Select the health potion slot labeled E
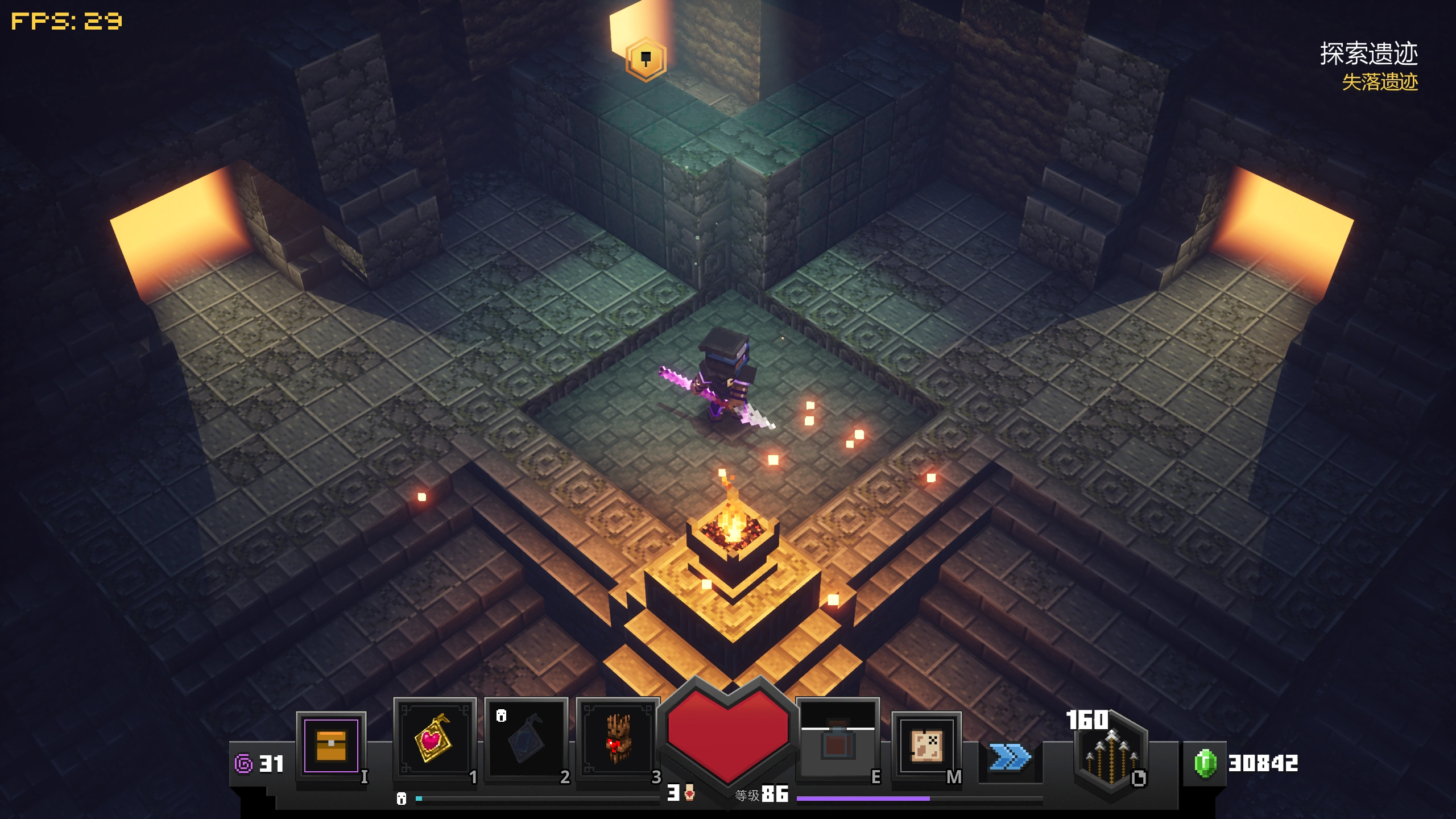1456x819 pixels. (836, 737)
